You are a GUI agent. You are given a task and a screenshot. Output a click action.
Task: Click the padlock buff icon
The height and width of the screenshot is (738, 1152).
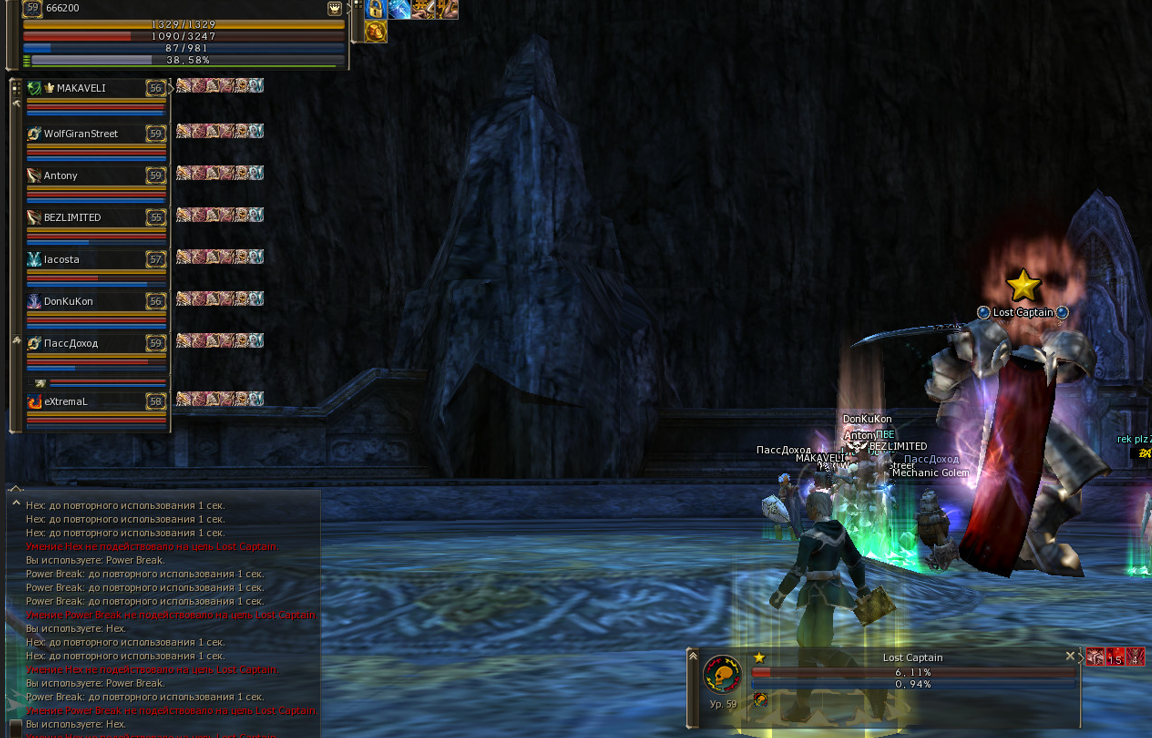(x=376, y=9)
